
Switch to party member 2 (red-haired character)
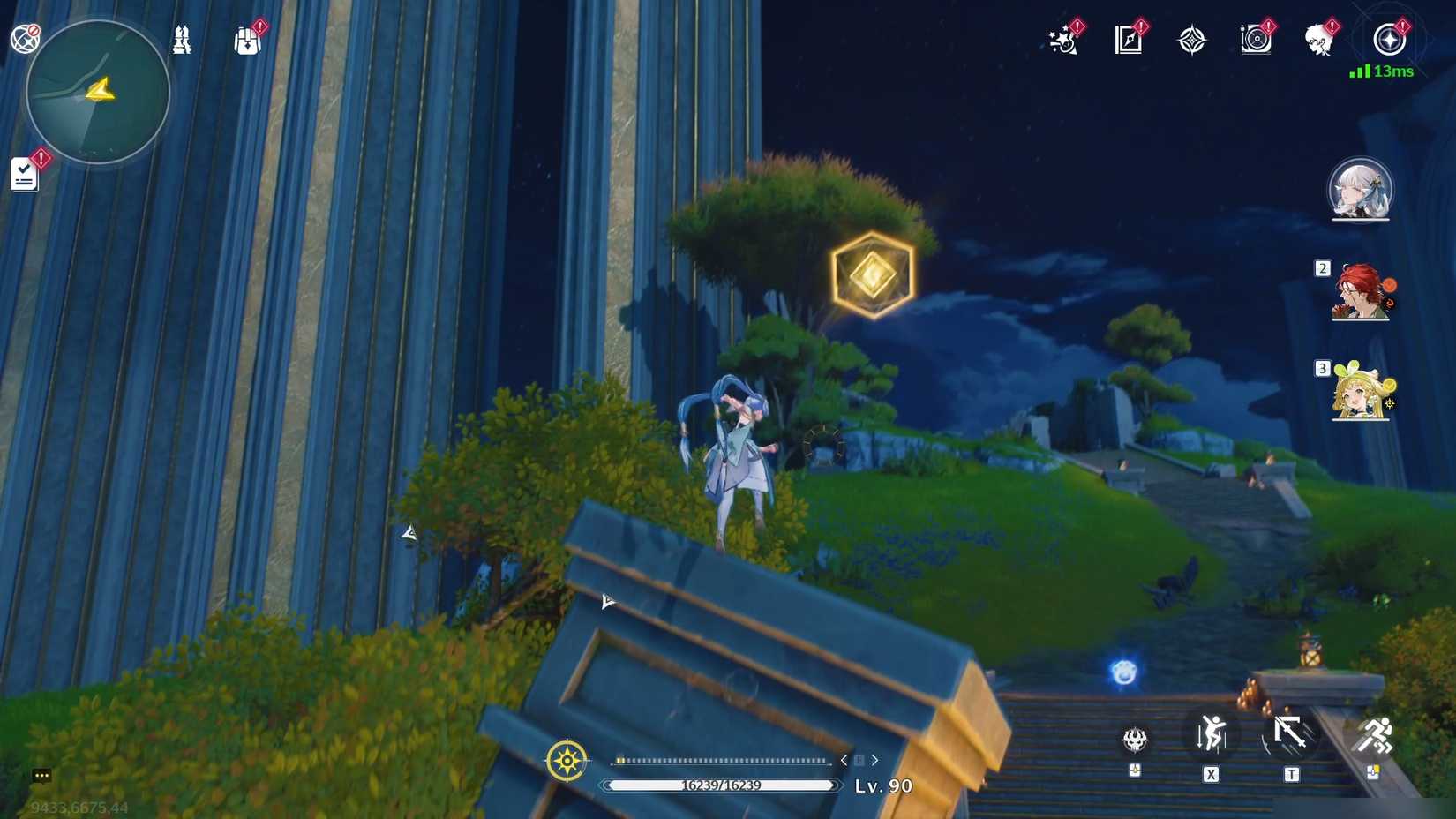pyautogui.click(x=1362, y=297)
